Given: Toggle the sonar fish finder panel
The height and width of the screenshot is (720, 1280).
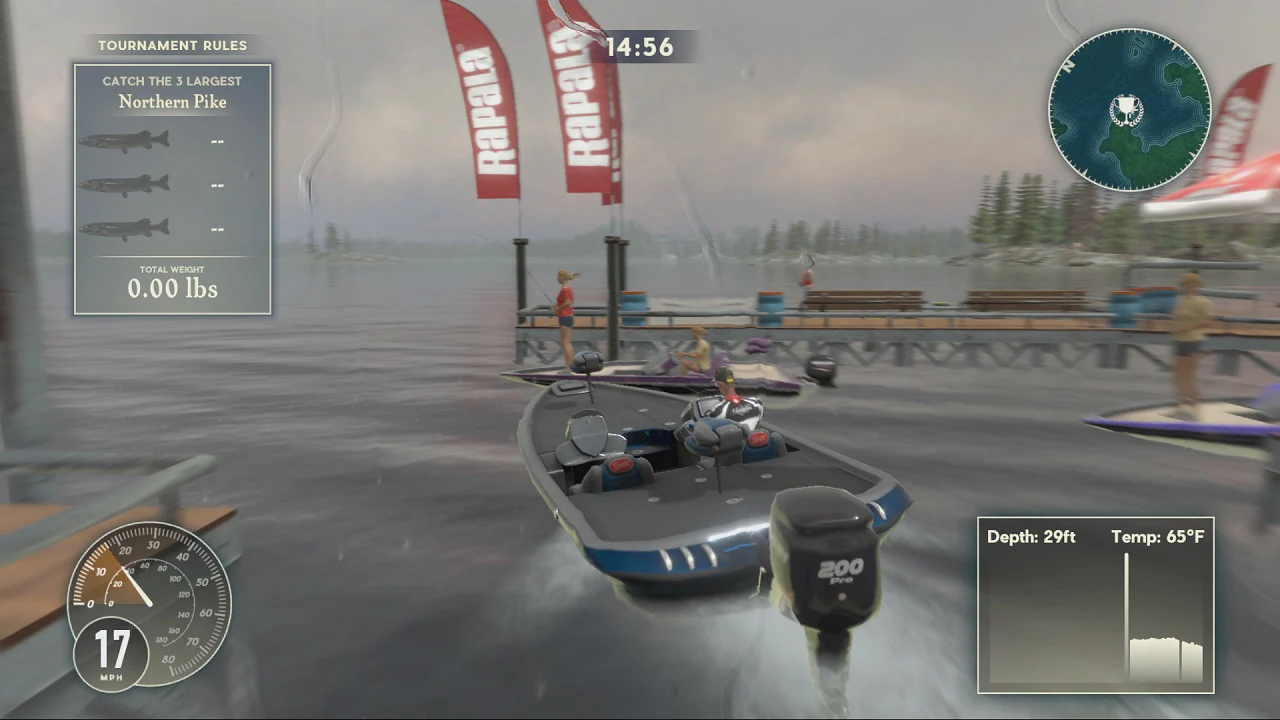Looking at the screenshot, I should pos(1095,605).
